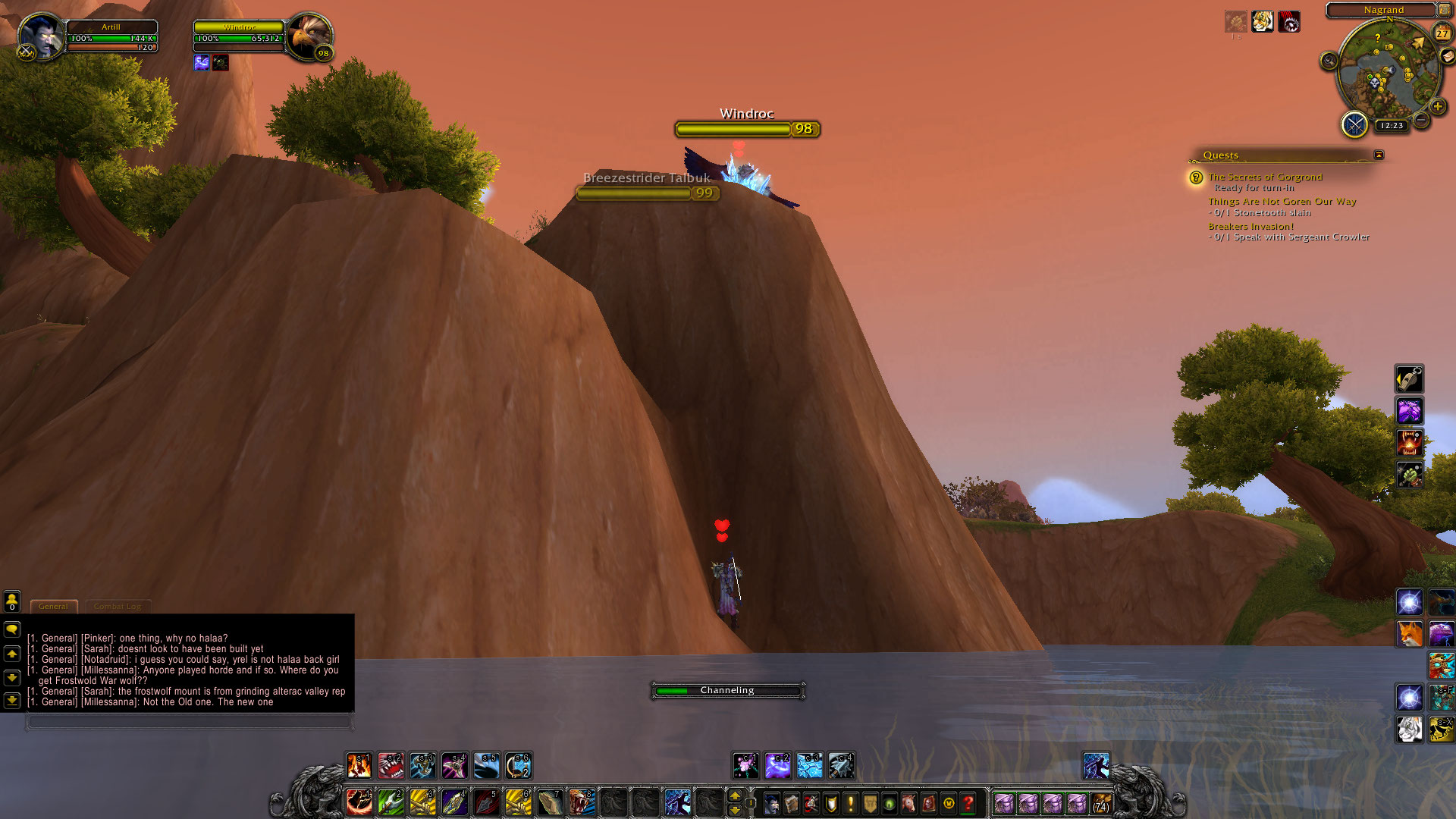1456x819 pixels.
Task: Click the minimap zoom-in plus button
Action: click(1437, 107)
